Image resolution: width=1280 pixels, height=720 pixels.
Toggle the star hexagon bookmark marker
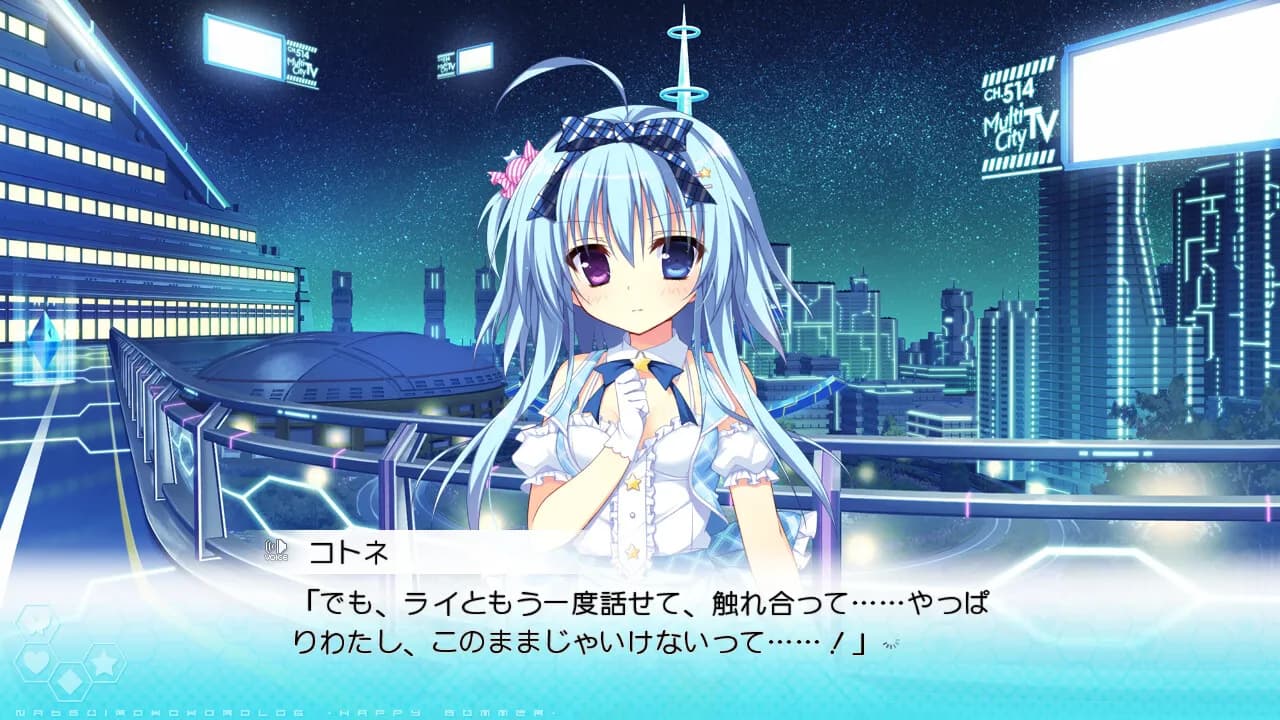[x=105, y=662]
